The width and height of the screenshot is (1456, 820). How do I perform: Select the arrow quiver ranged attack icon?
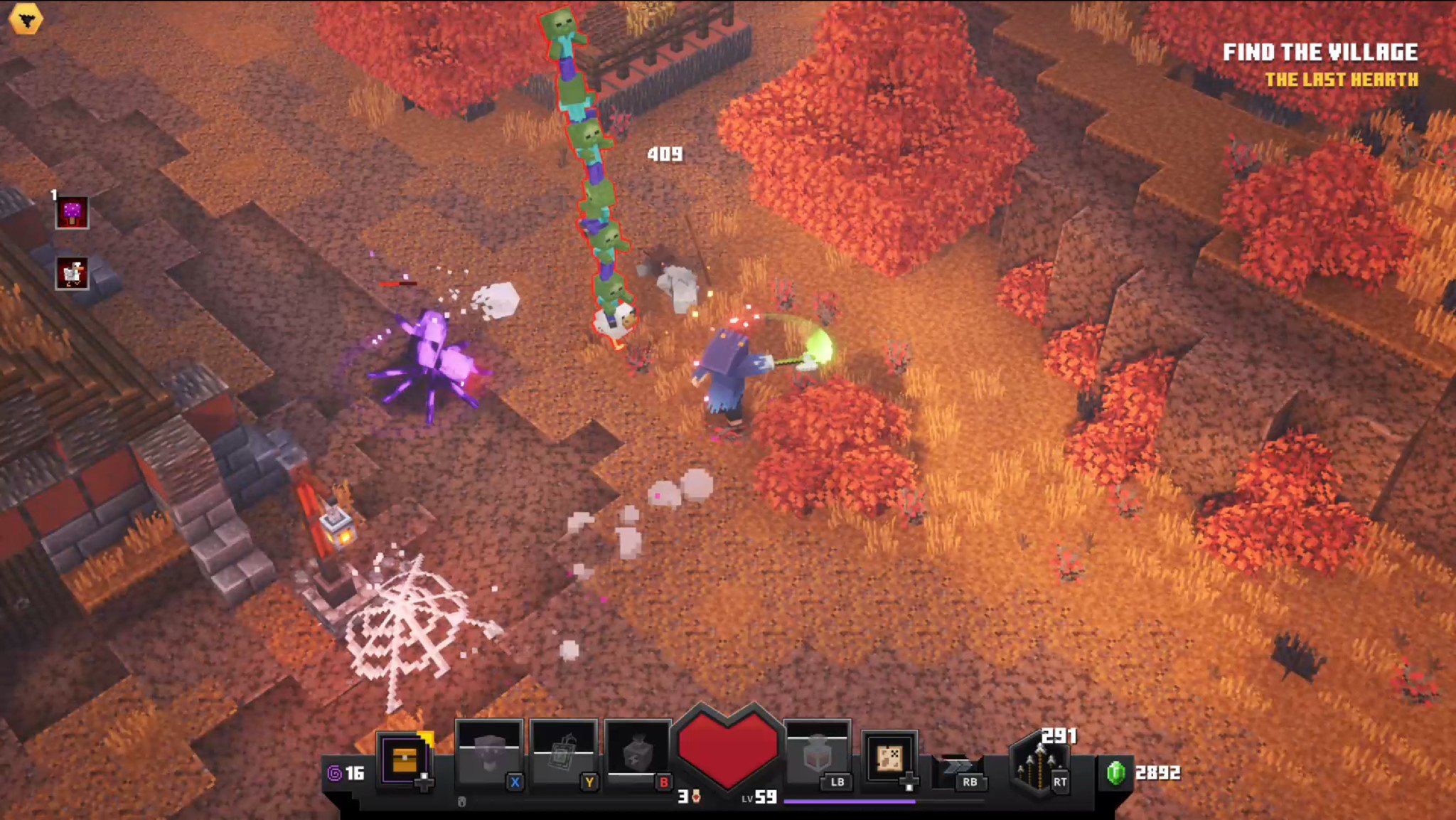tap(1039, 767)
